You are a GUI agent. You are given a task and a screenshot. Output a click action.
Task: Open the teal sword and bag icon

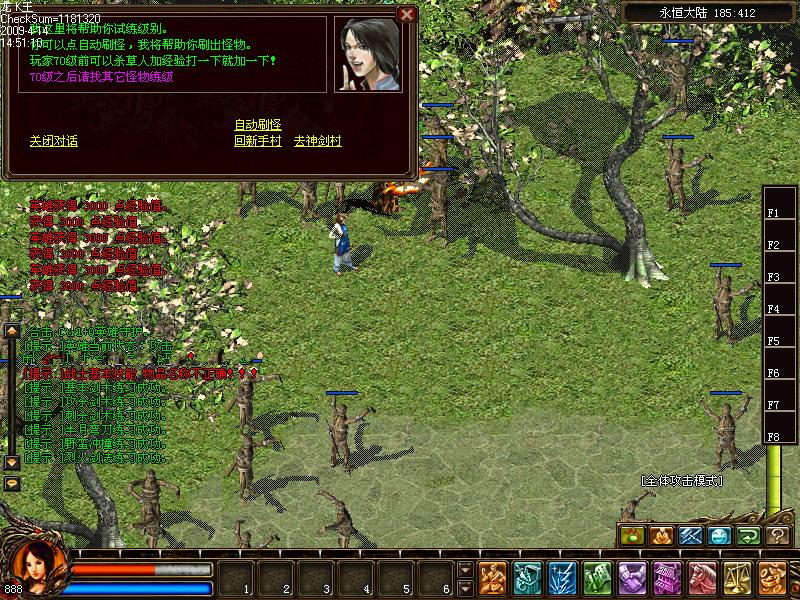527,578
